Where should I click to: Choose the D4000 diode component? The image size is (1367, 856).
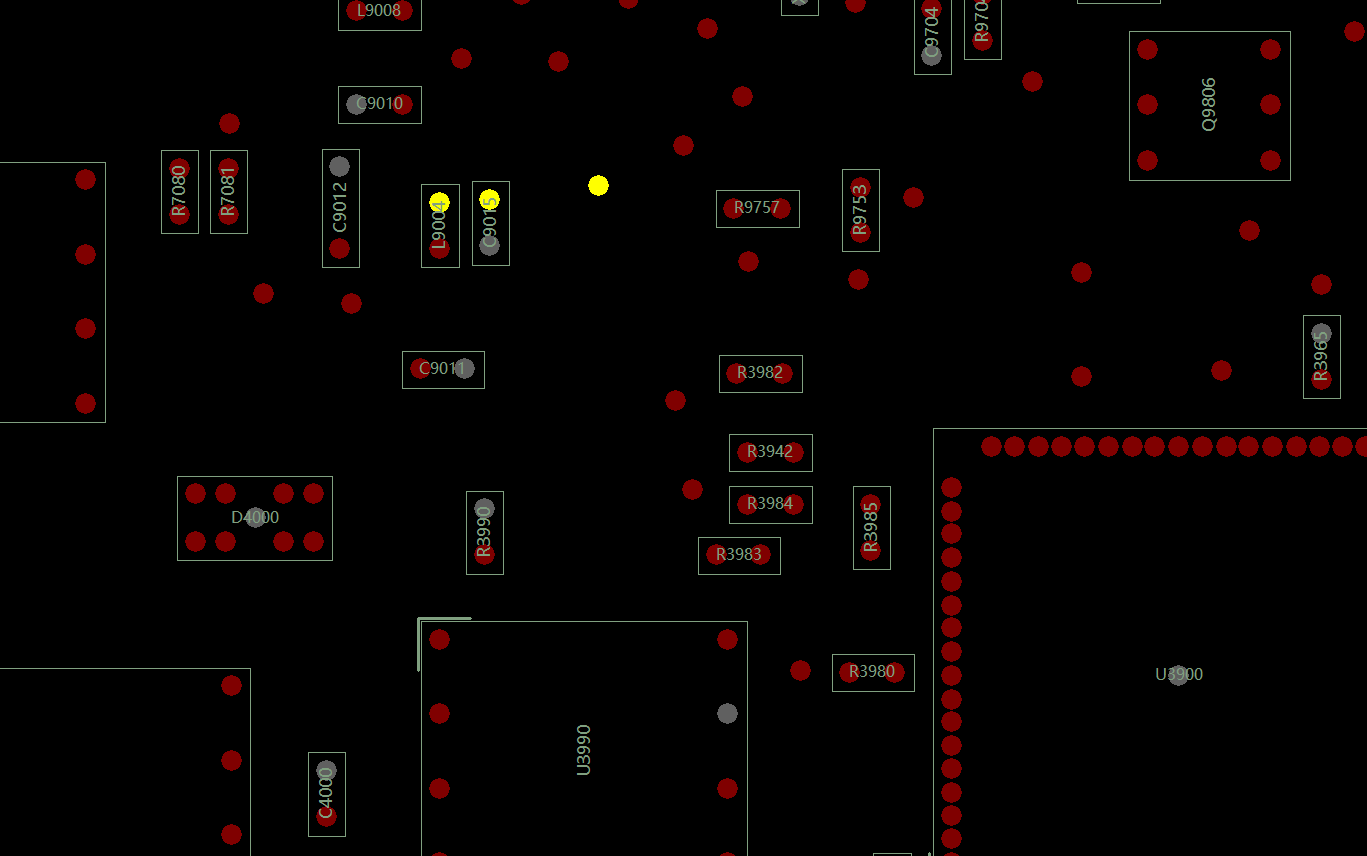point(255,518)
